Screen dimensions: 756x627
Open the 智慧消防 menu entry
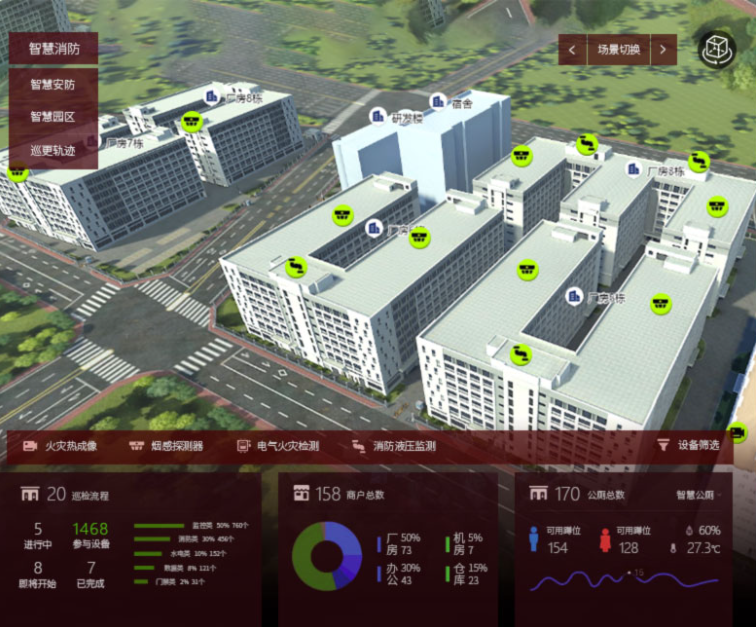pyautogui.click(x=54, y=48)
